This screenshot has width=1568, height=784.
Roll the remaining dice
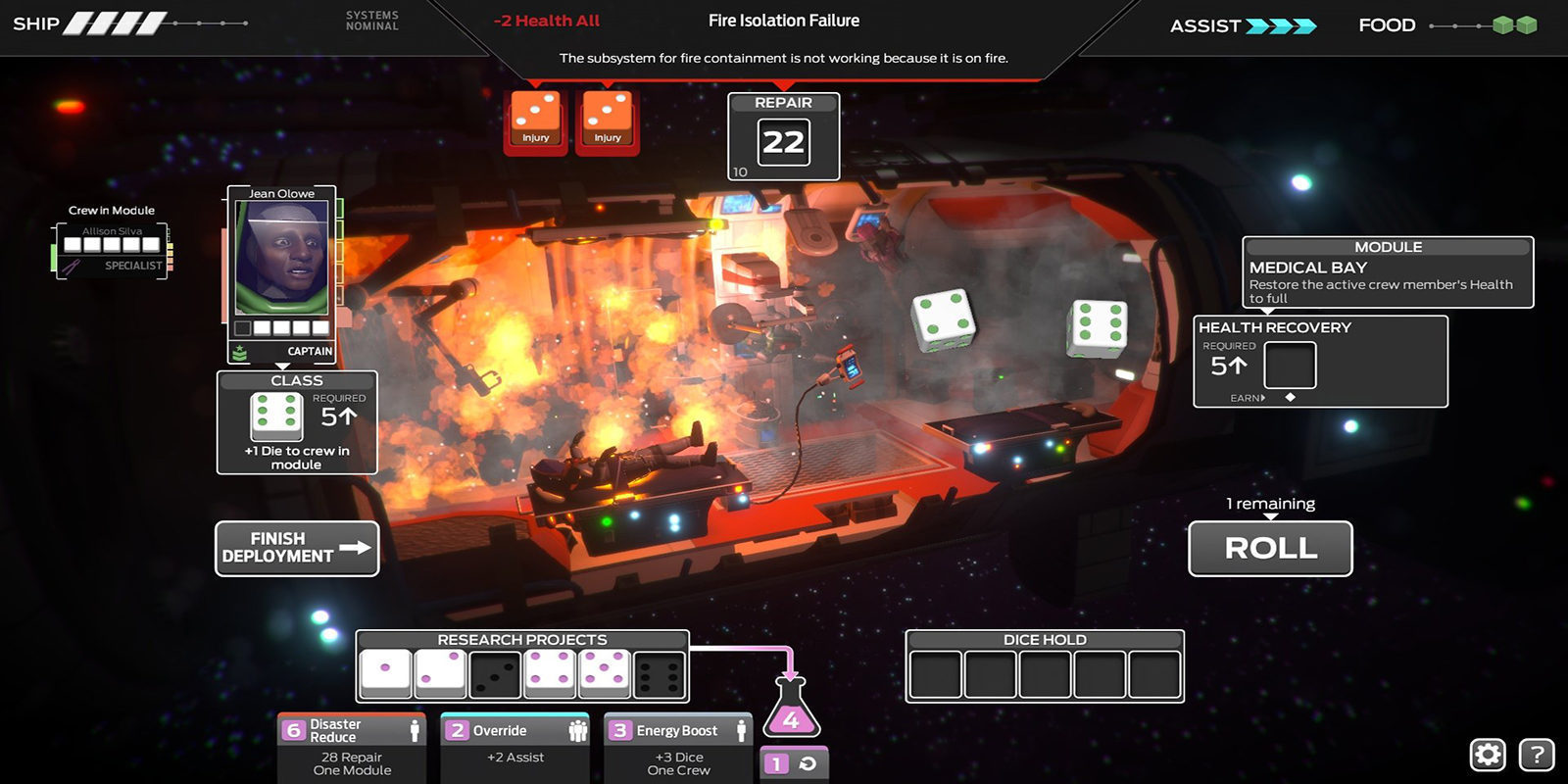[1270, 548]
